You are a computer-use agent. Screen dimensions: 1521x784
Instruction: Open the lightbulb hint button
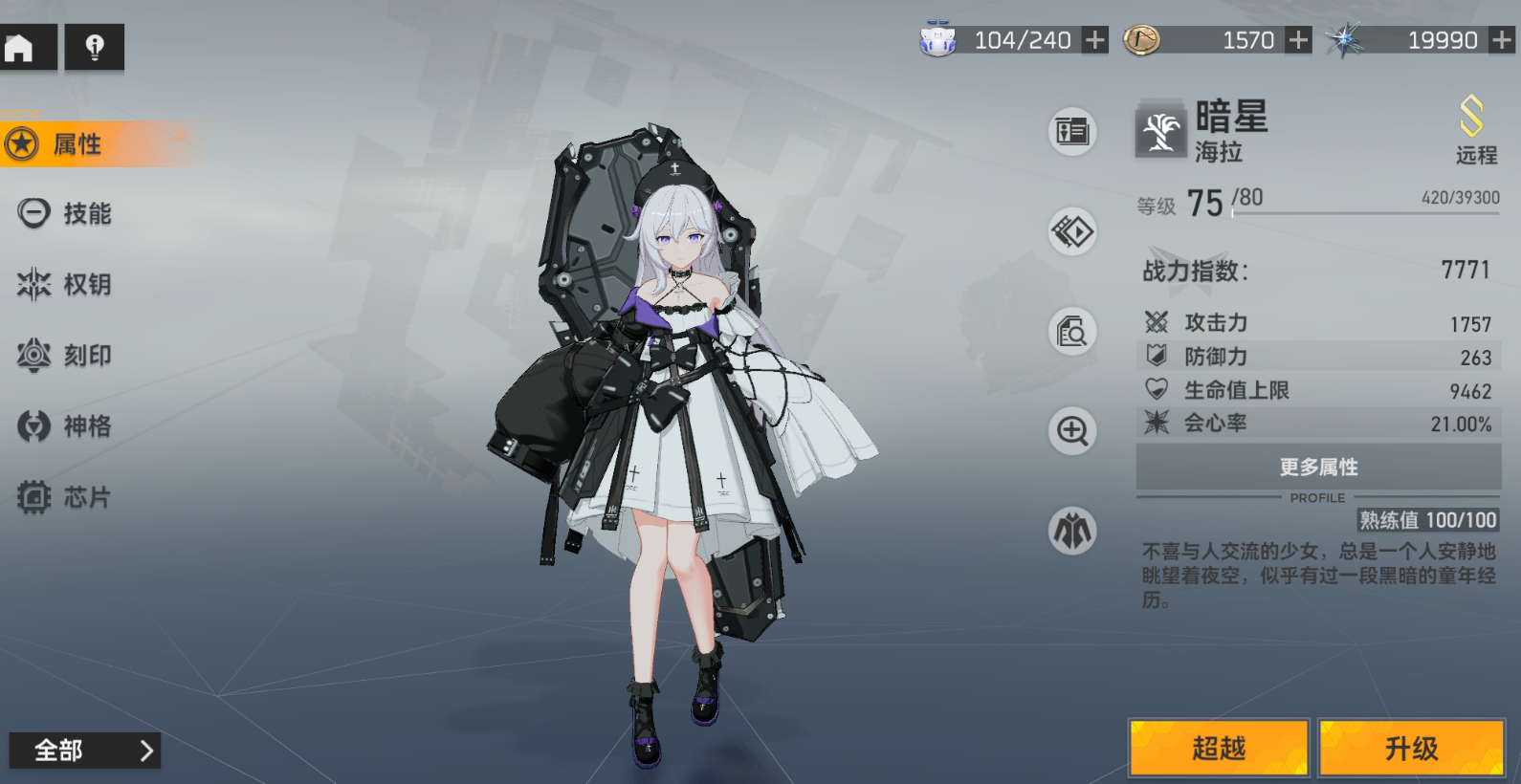(94, 47)
